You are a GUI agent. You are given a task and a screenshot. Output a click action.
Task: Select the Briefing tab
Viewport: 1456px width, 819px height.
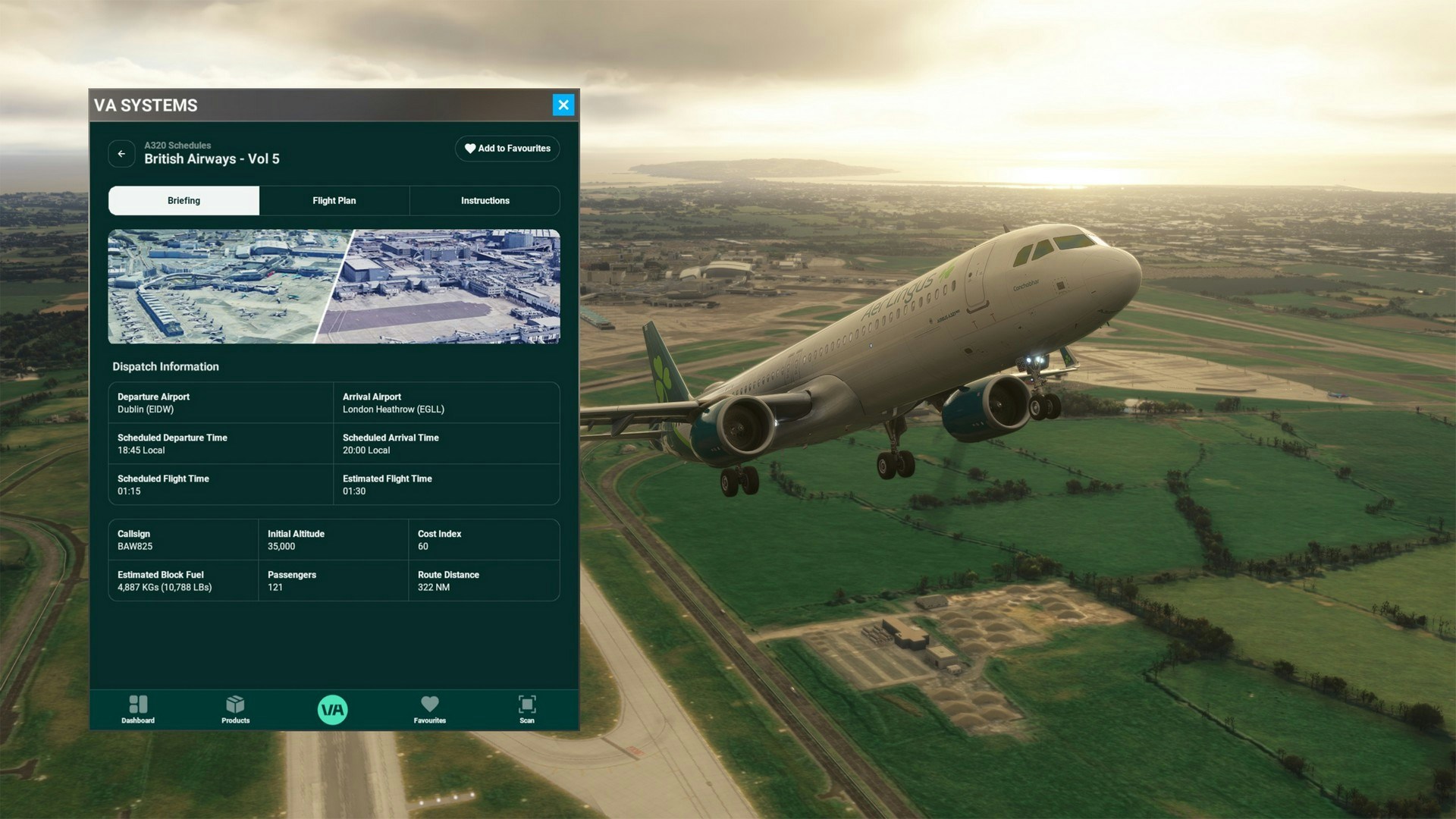(184, 201)
